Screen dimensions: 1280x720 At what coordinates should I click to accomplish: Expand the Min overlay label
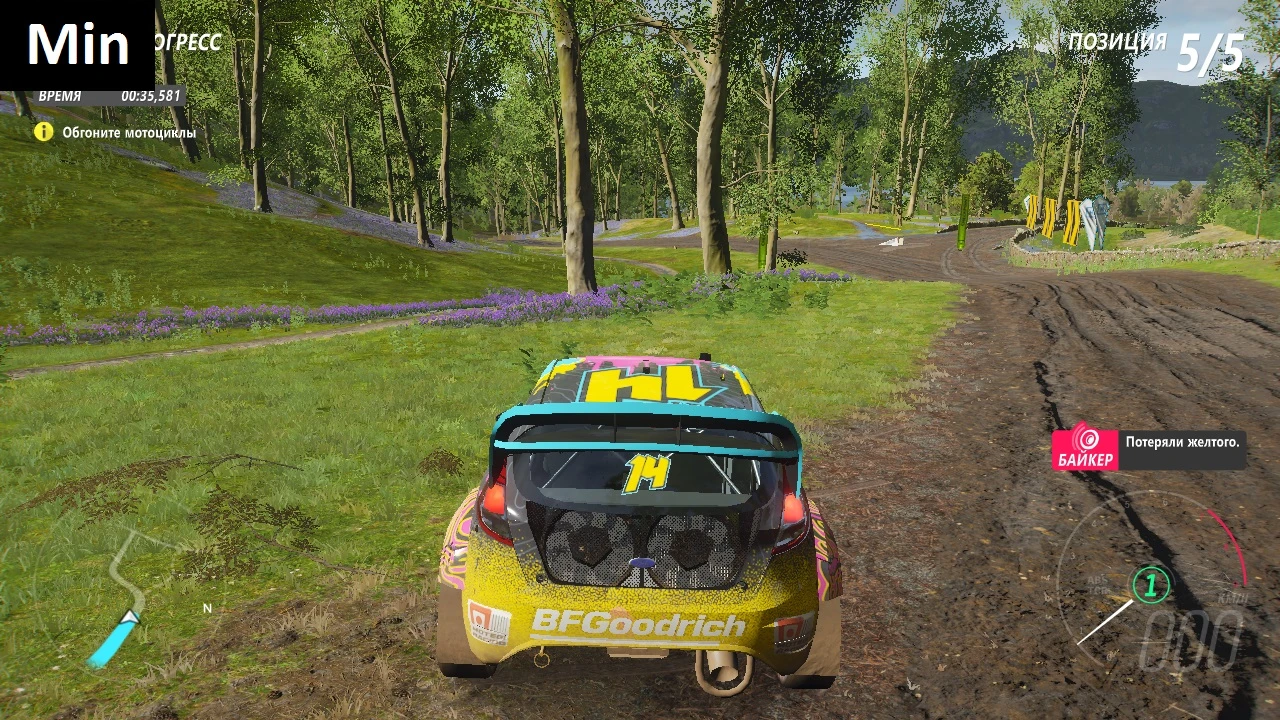[x=78, y=41]
